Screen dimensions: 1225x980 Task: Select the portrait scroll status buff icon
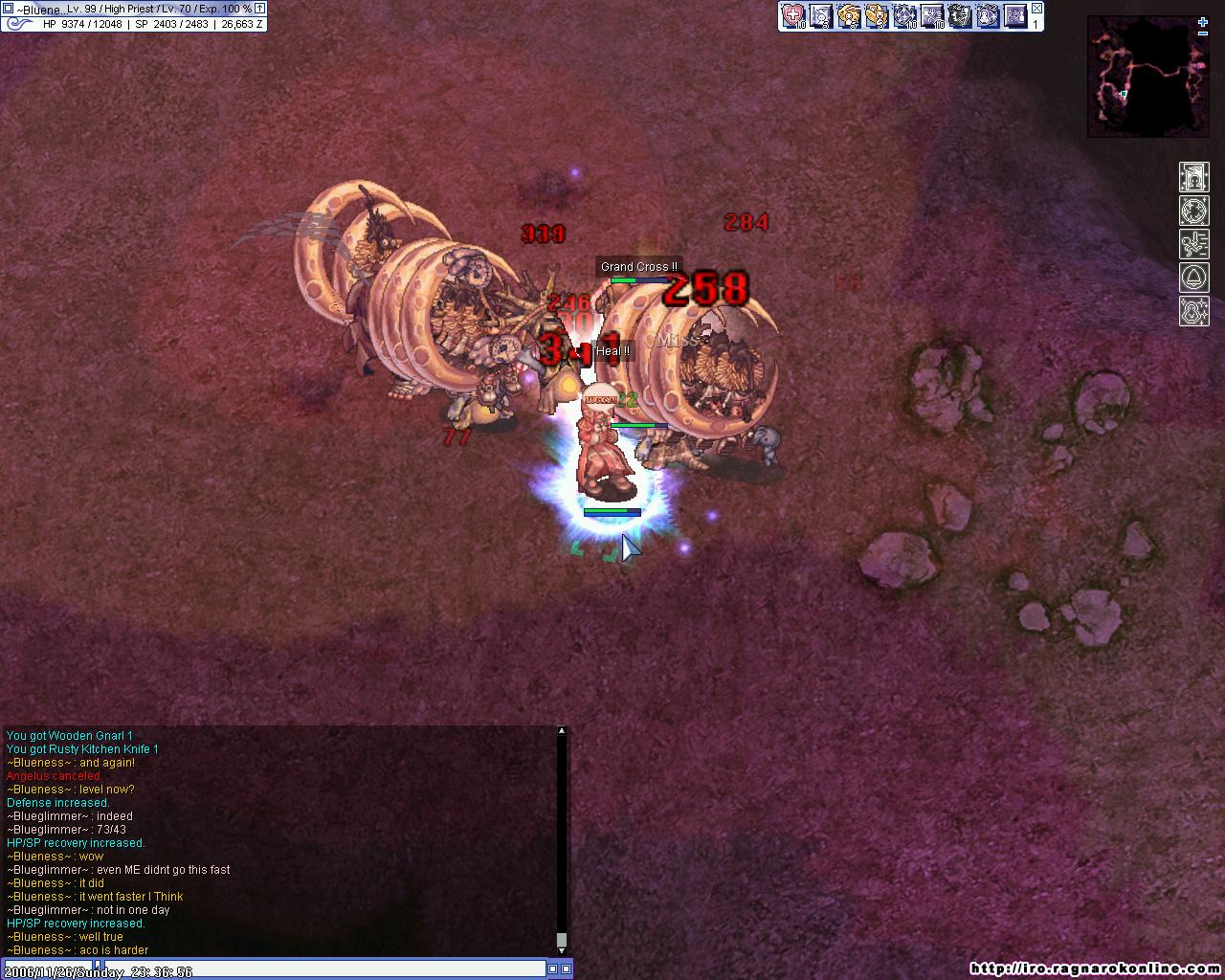click(x=1193, y=177)
